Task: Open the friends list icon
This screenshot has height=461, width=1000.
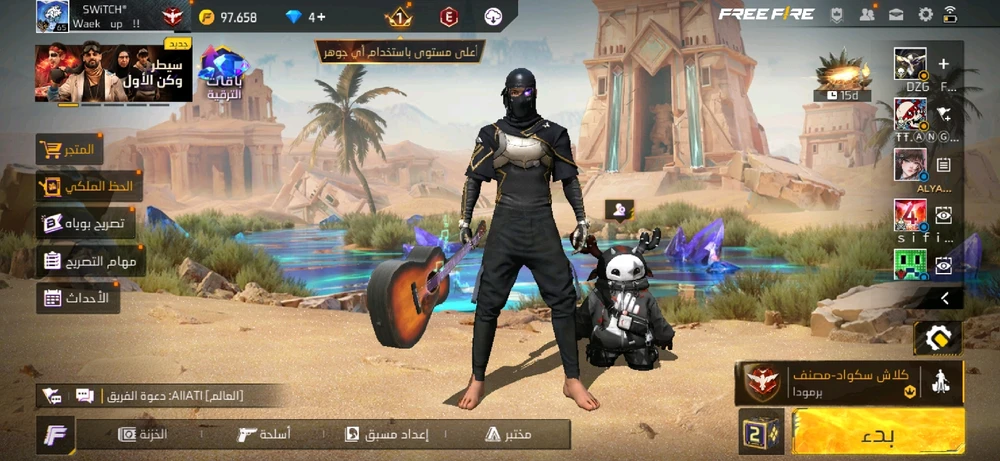Action: click(867, 15)
